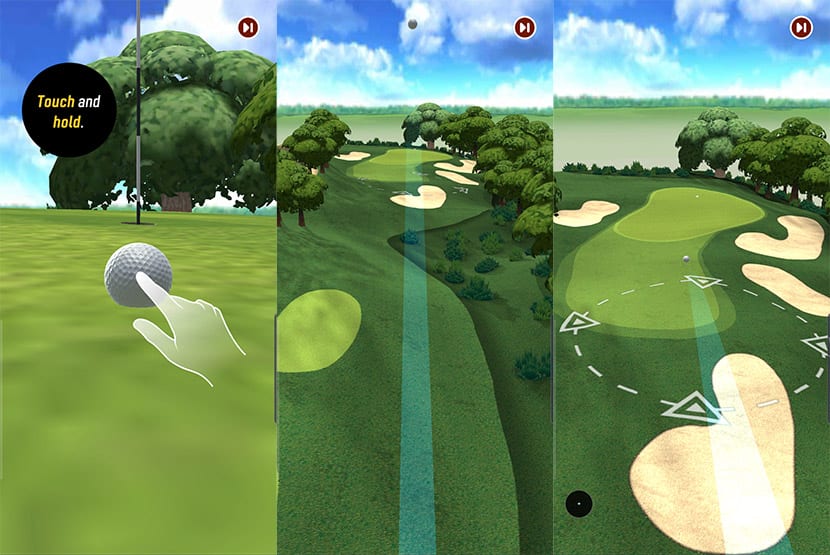Skip the ball-in-flight fairway view
This screenshot has width=830, height=555.
click(524, 28)
